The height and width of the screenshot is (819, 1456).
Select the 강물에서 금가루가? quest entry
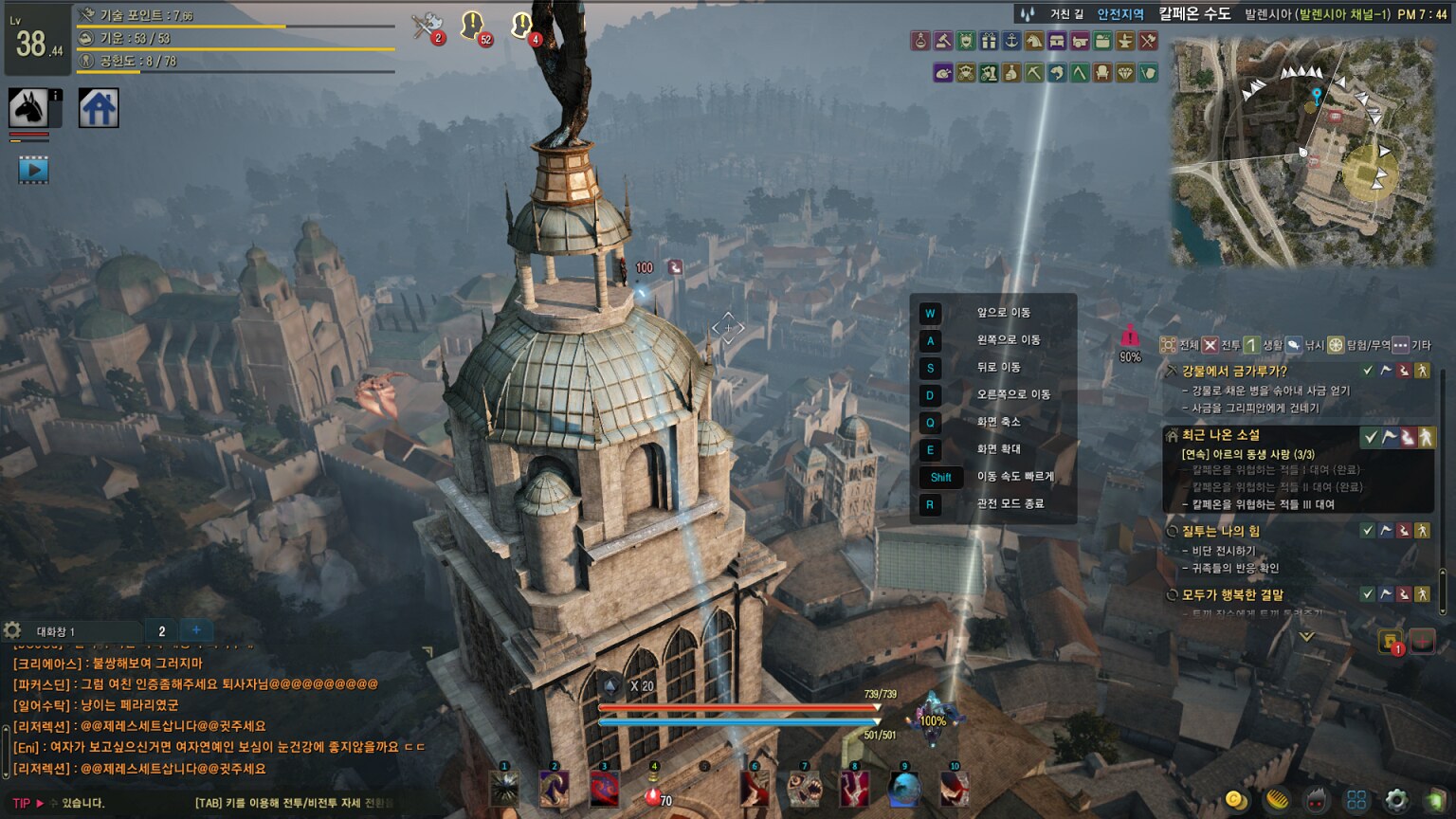(1234, 371)
